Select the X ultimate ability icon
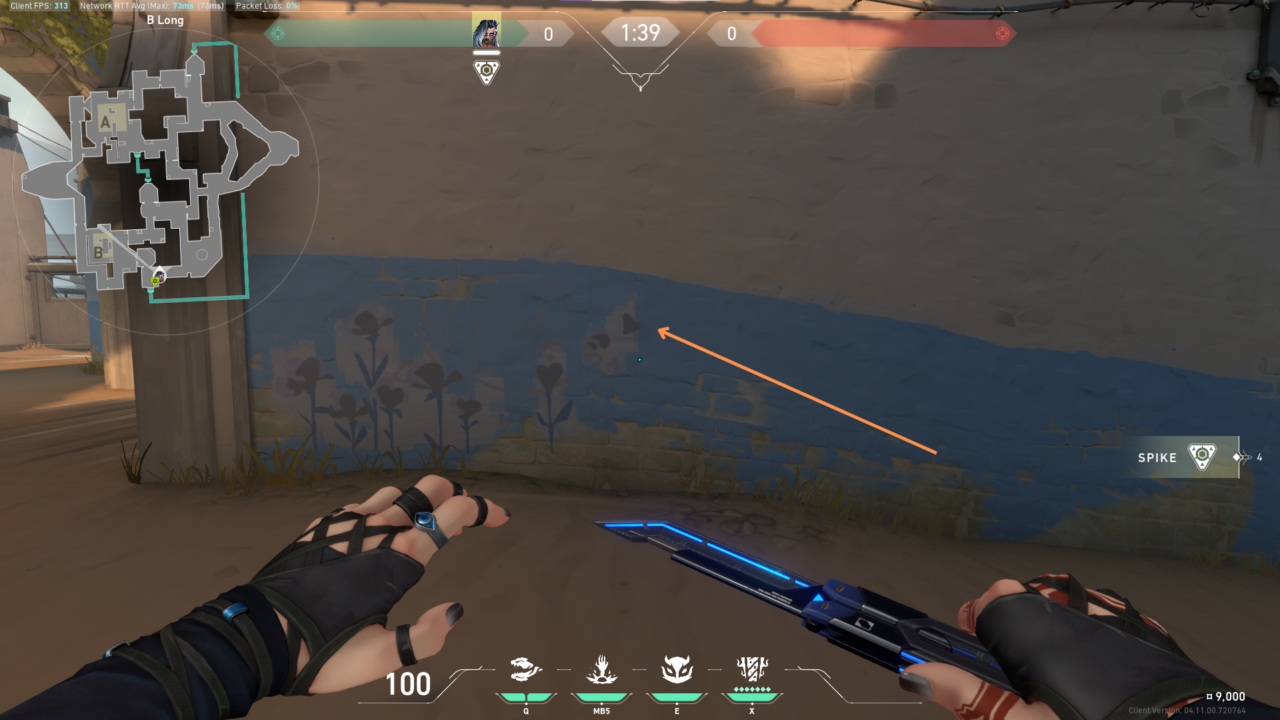1280x720 pixels. [x=751, y=669]
